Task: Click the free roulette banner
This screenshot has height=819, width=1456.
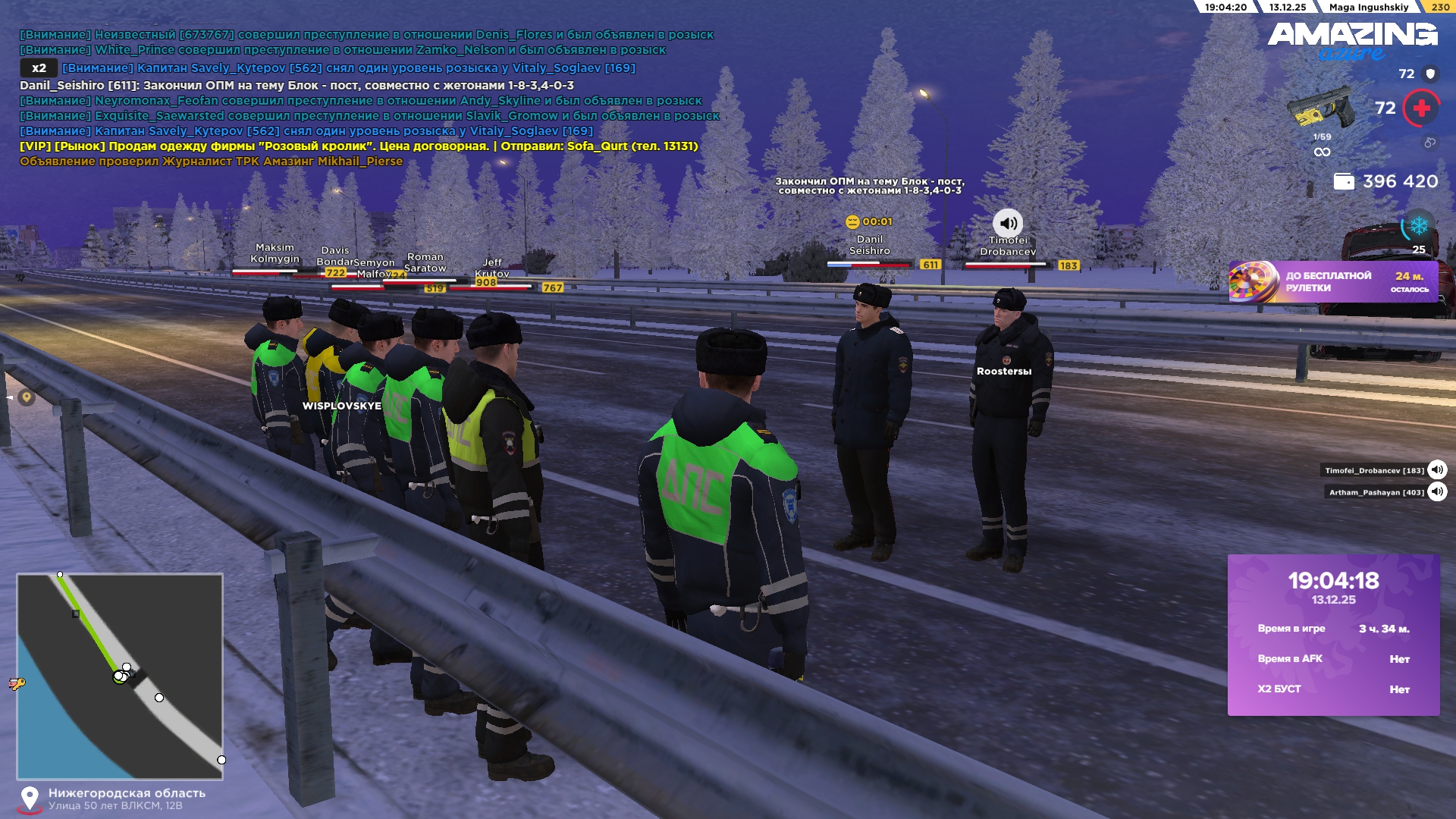Action: click(1333, 282)
